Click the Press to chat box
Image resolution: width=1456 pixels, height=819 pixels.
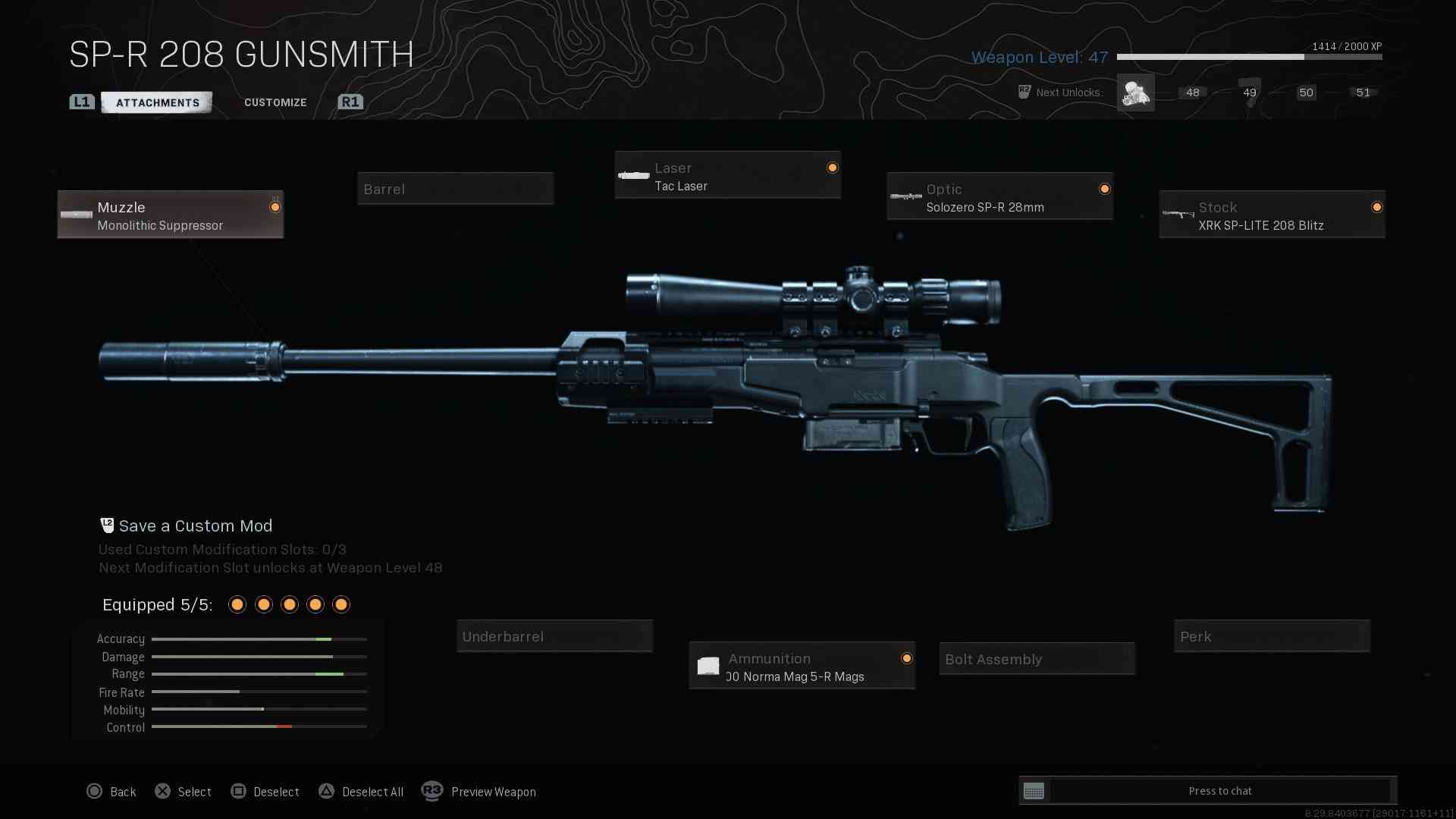coord(1219,791)
